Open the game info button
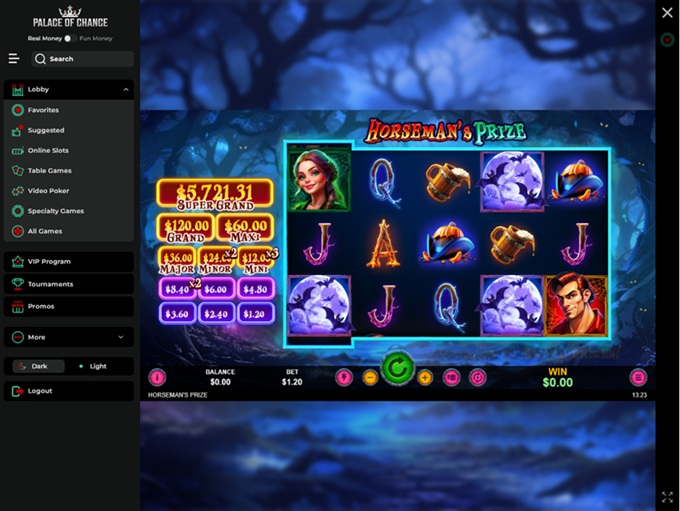This screenshot has width=680, height=511. 157,378
